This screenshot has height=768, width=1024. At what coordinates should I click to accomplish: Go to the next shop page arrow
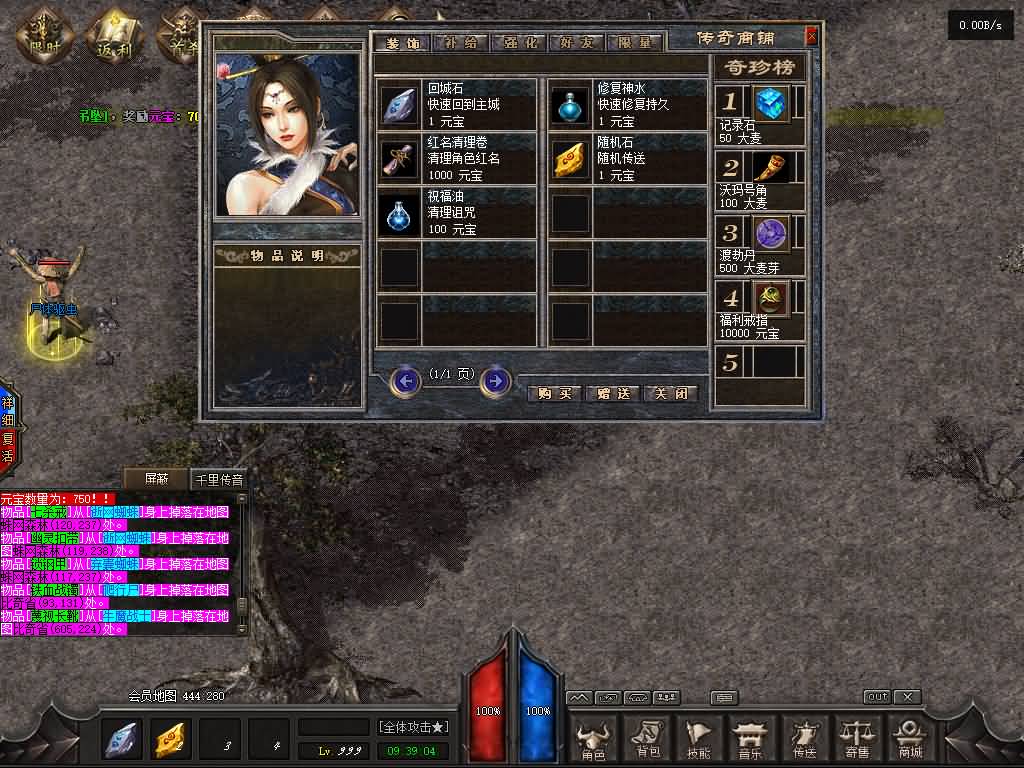(x=495, y=381)
